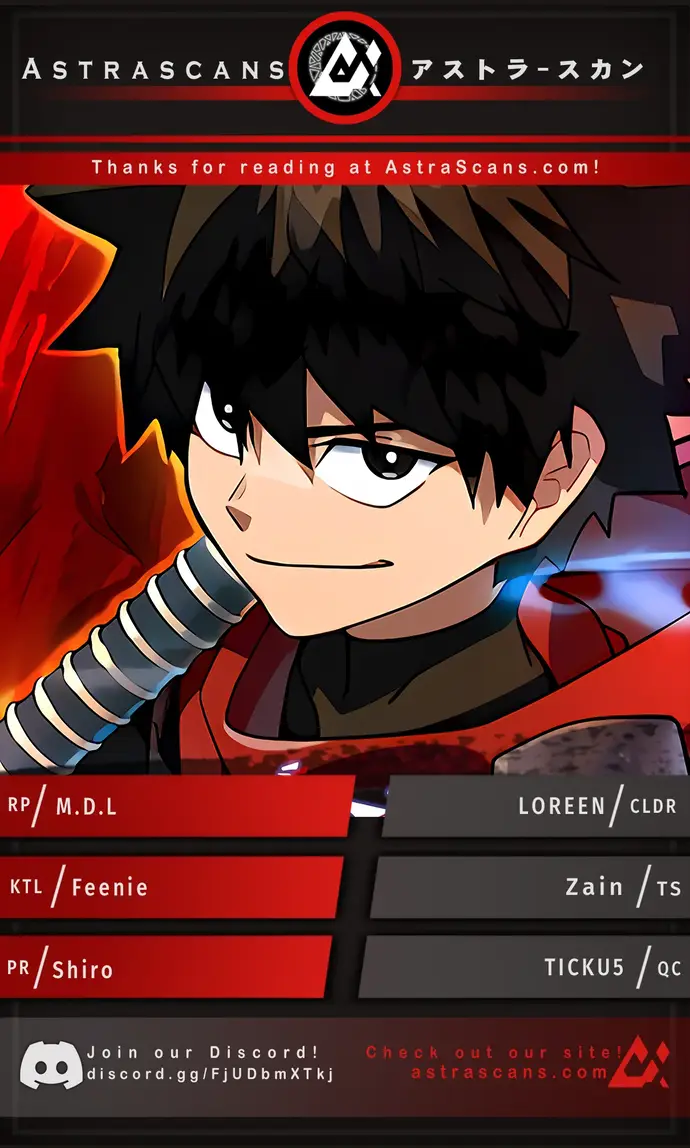This screenshot has height=1148, width=690.
Task: Click the Discord logo icon
Action: click(51, 1064)
